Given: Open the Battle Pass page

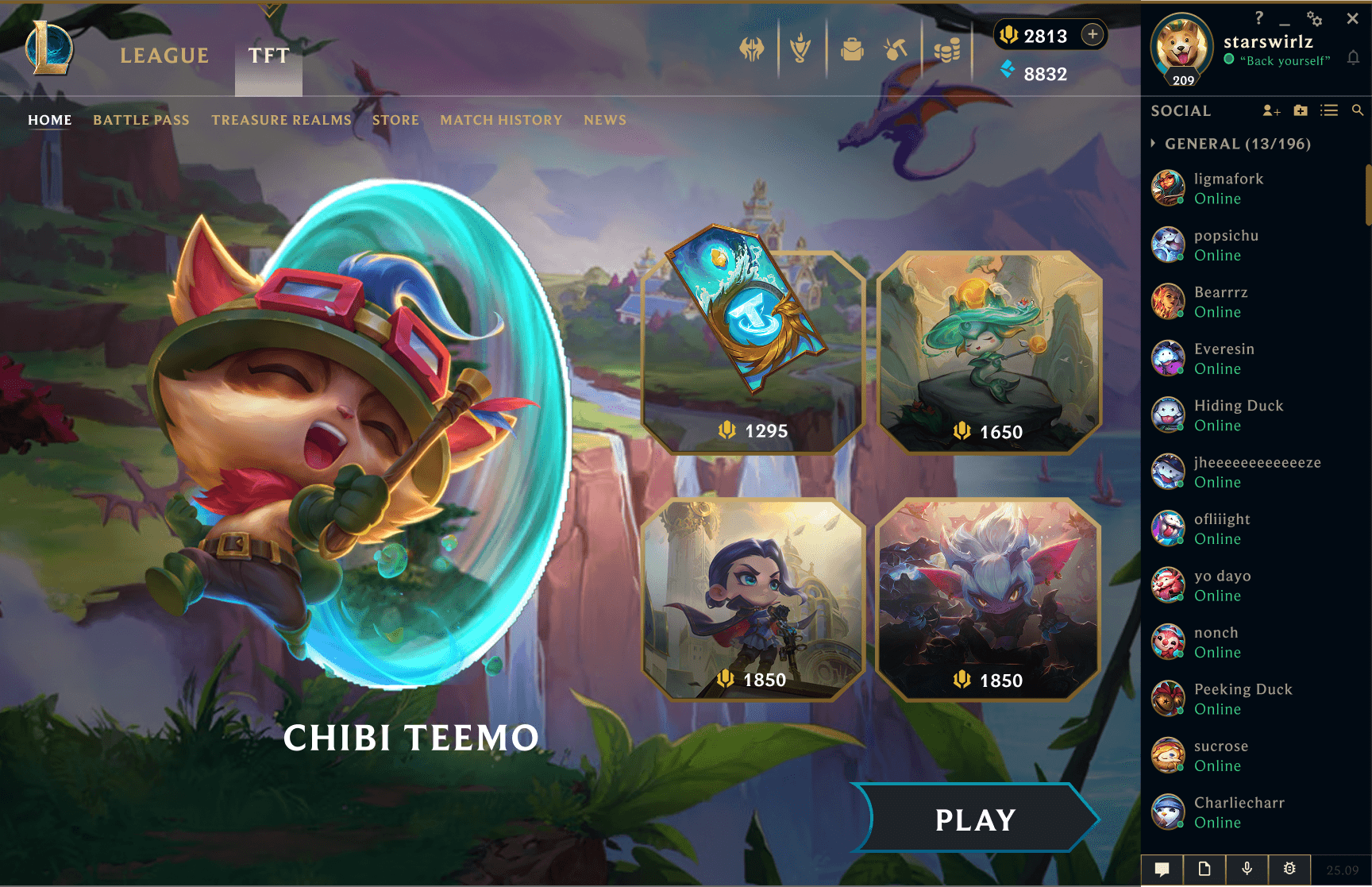Looking at the screenshot, I should click(141, 120).
